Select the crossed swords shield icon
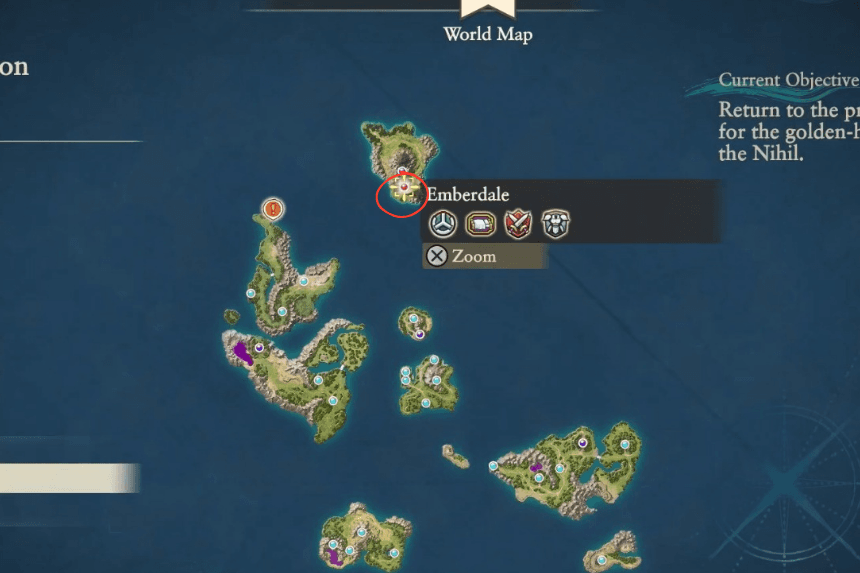The image size is (860, 573). click(517, 225)
